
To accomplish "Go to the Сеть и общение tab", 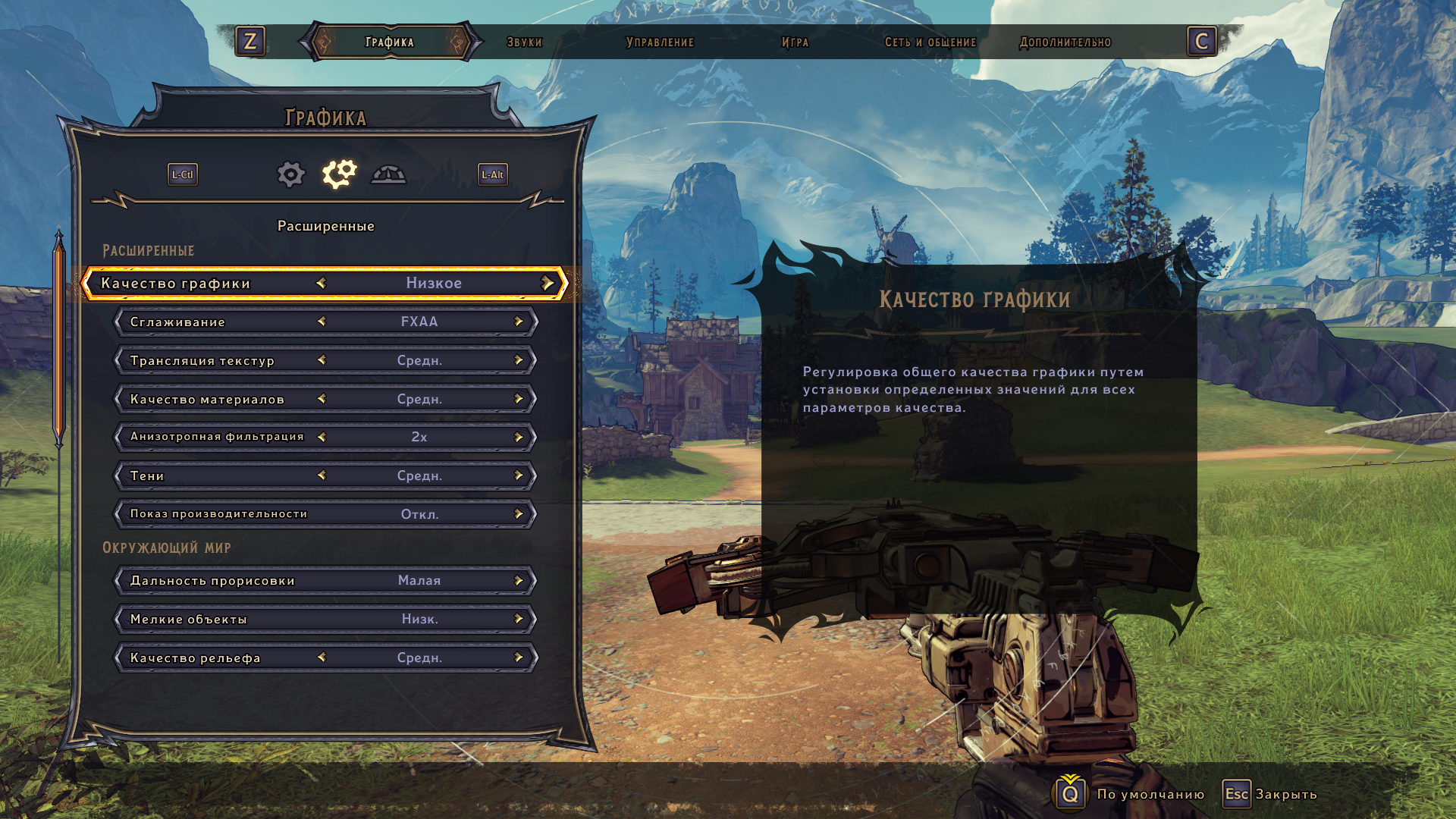I will click(930, 42).
